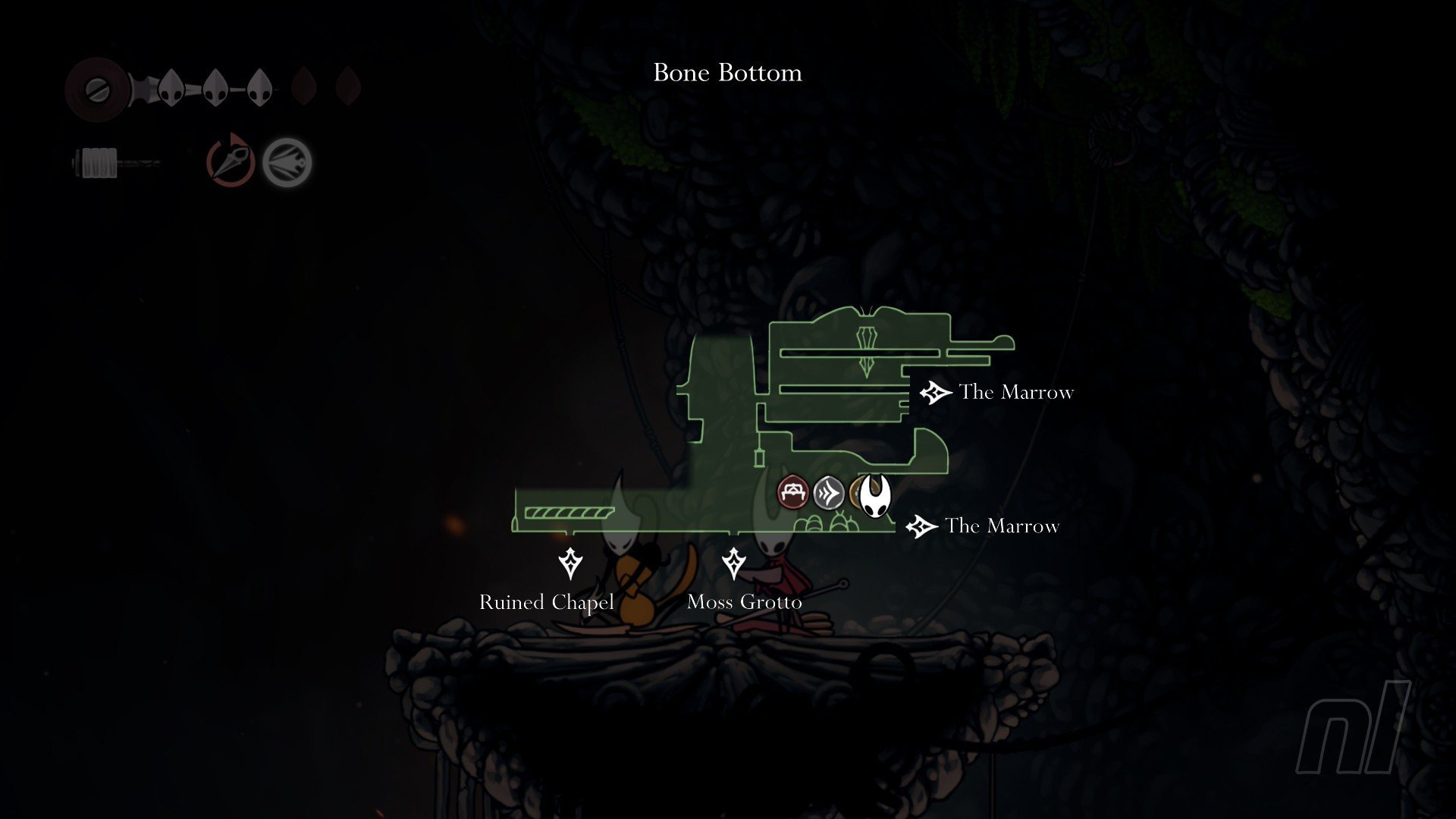1456x819 pixels.
Task: Click the grey arrow map pin
Action: tap(829, 493)
